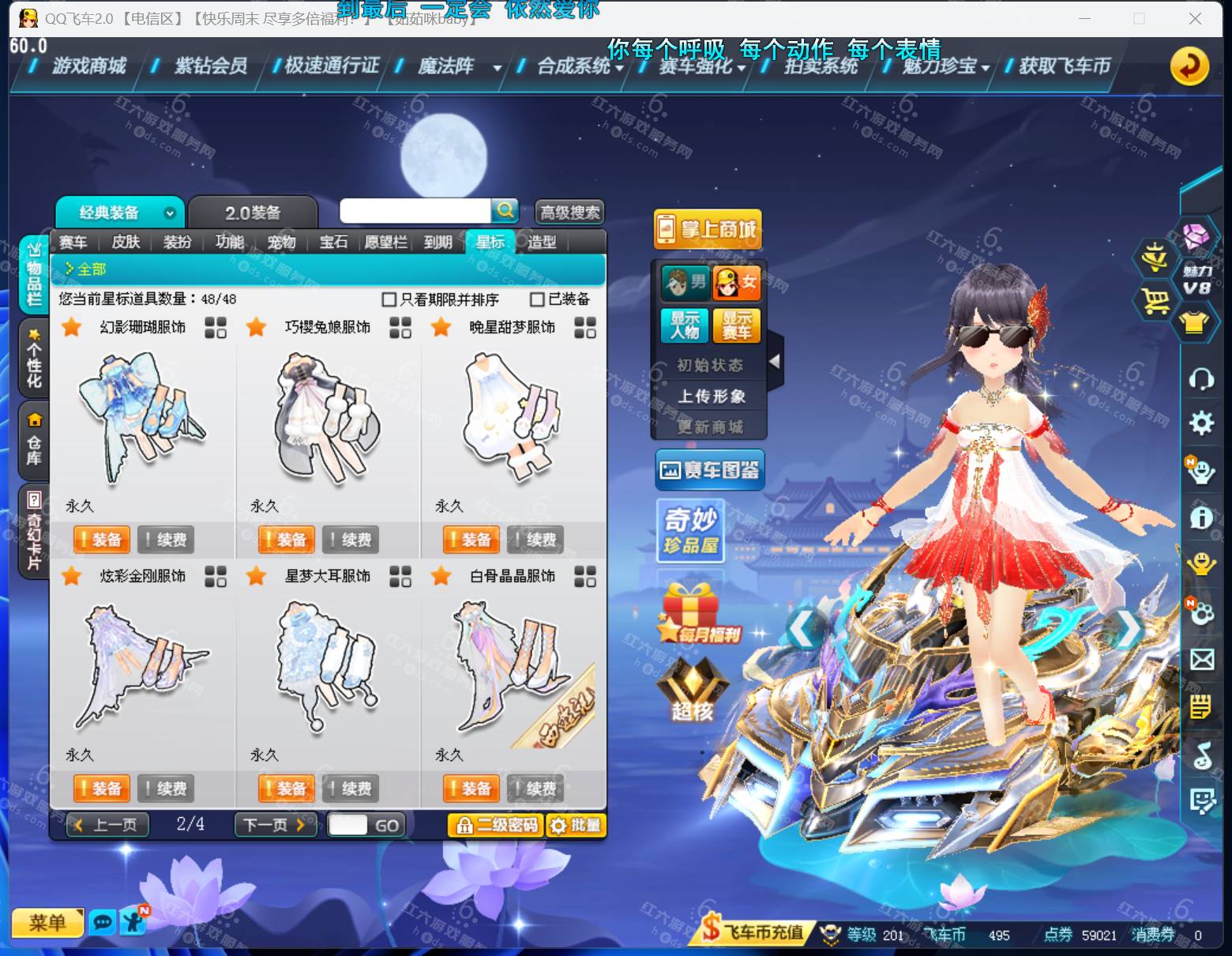Open the 二级密码 lock button

tap(495, 824)
